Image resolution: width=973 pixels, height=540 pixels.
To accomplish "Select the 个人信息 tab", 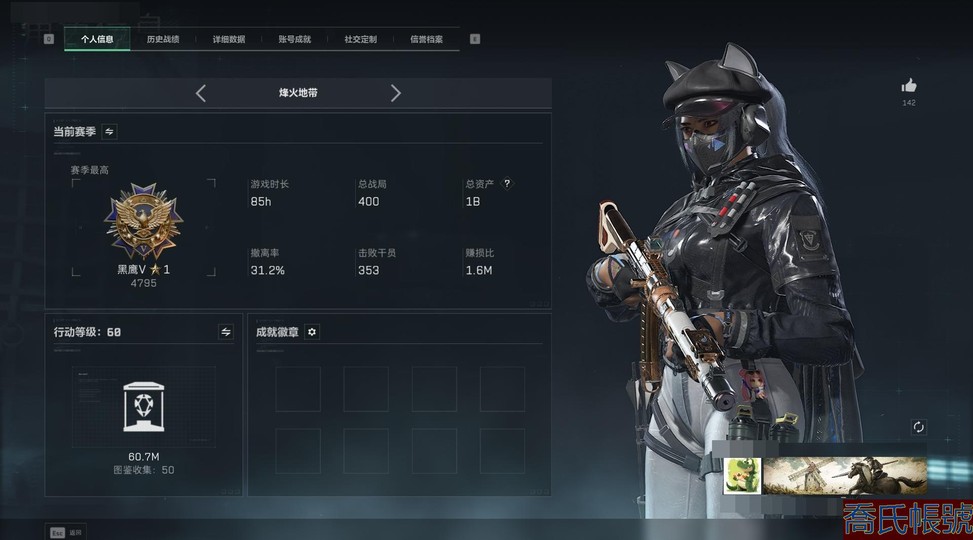I will click(97, 39).
